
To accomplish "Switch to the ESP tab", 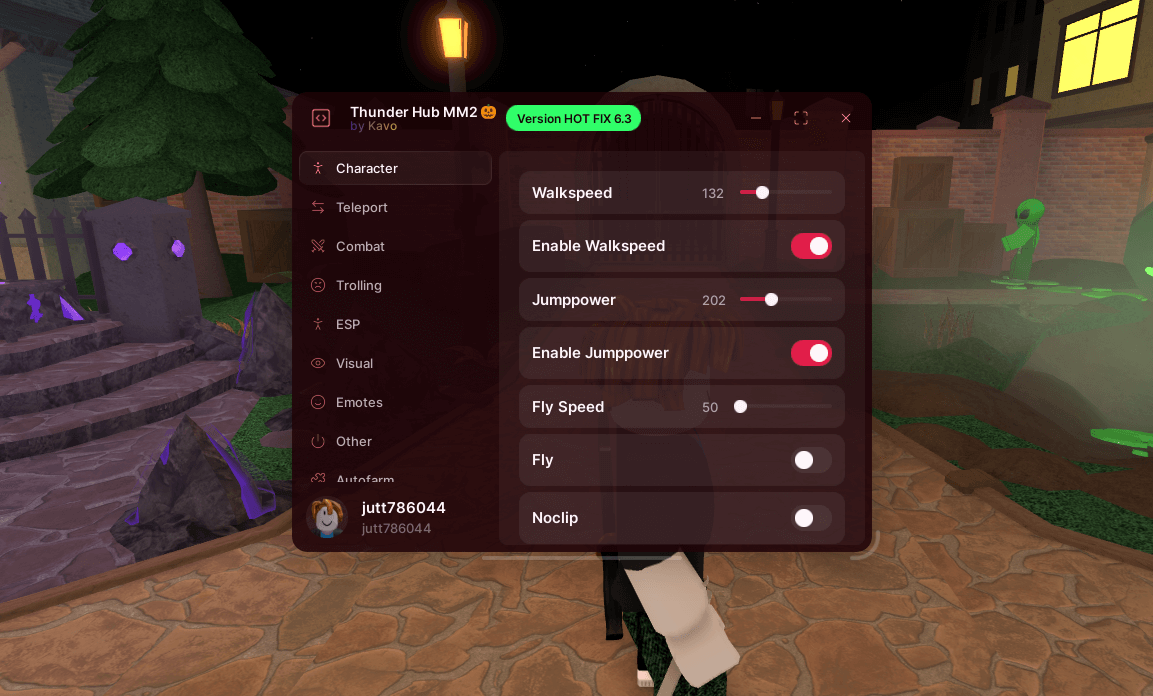I will pyautogui.click(x=347, y=324).
